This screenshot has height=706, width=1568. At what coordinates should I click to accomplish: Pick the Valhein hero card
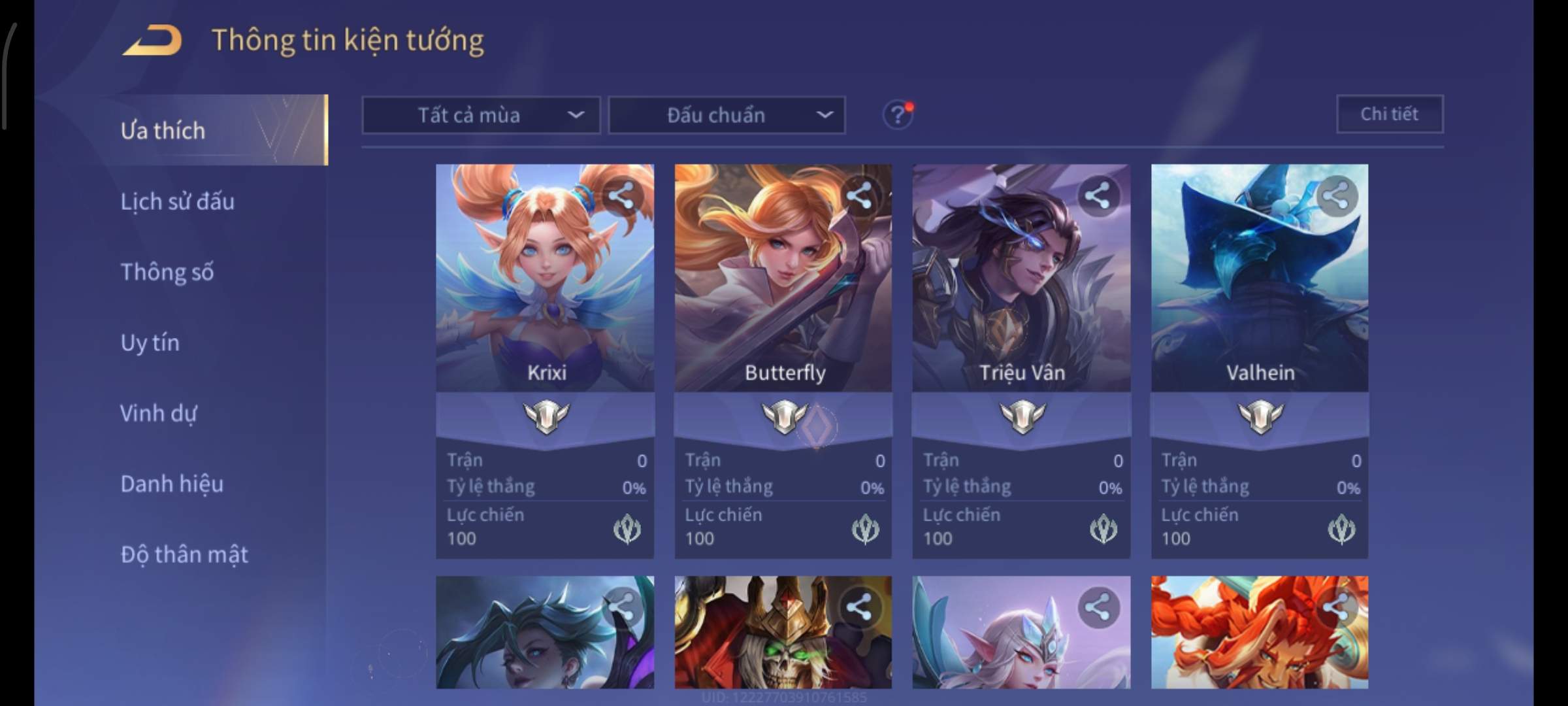[x=1259, y=294]
